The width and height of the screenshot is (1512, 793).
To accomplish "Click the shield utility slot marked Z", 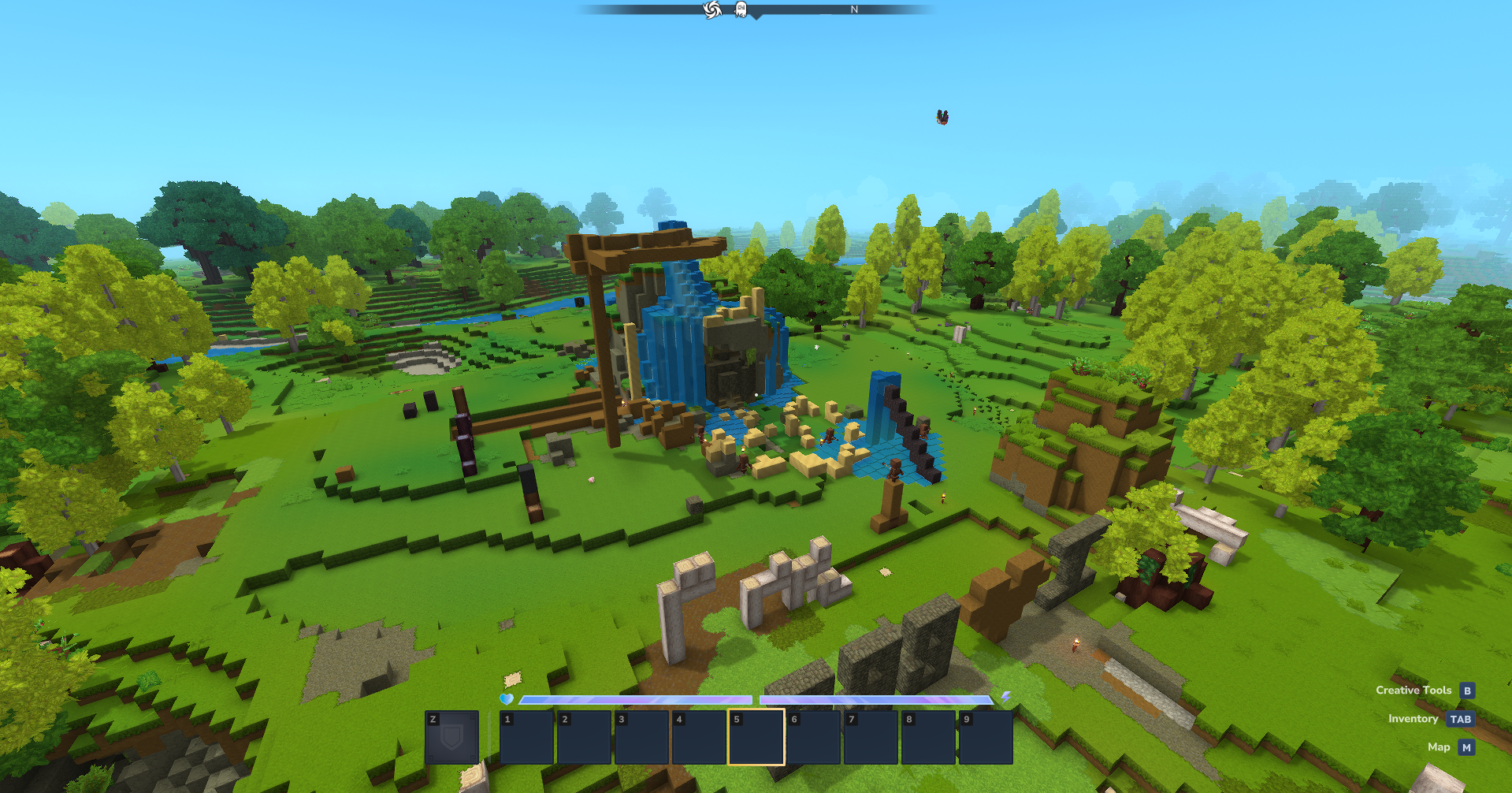I will 451,737.
